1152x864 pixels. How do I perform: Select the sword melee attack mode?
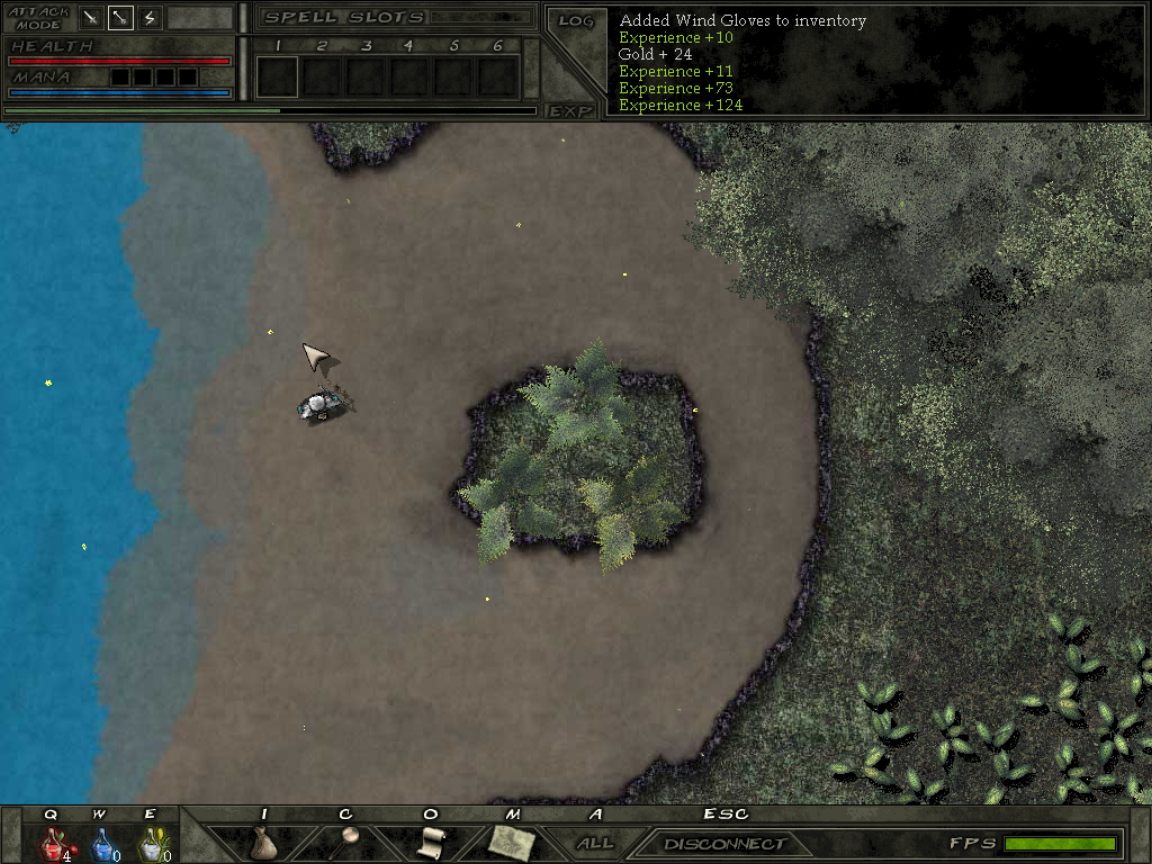coord(91,17)
